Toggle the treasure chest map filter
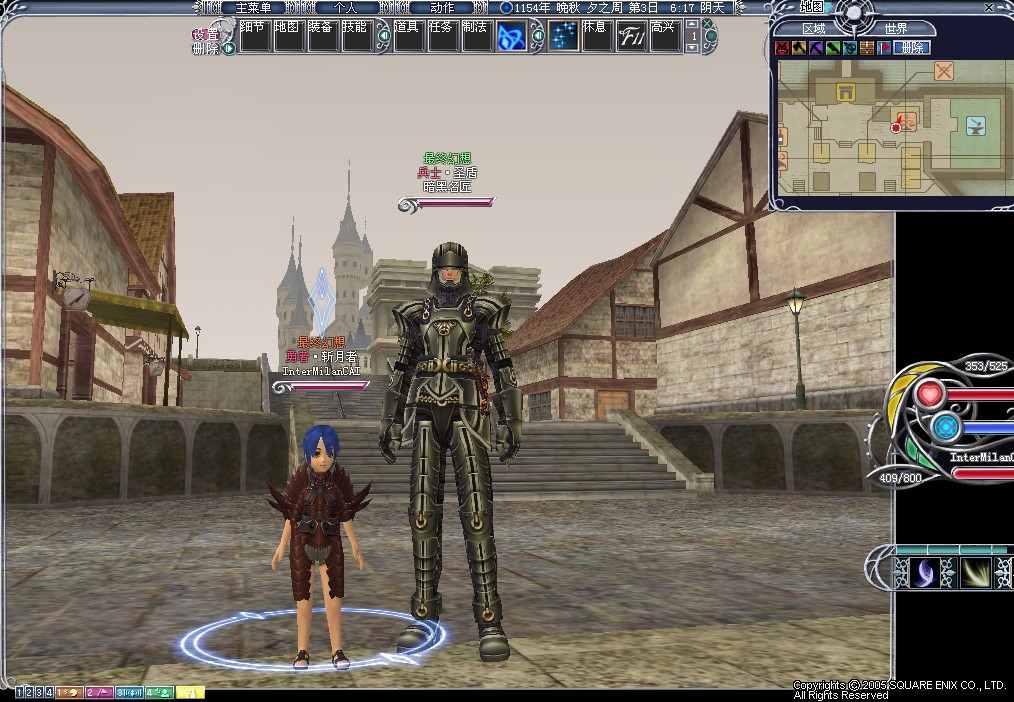 866,47
